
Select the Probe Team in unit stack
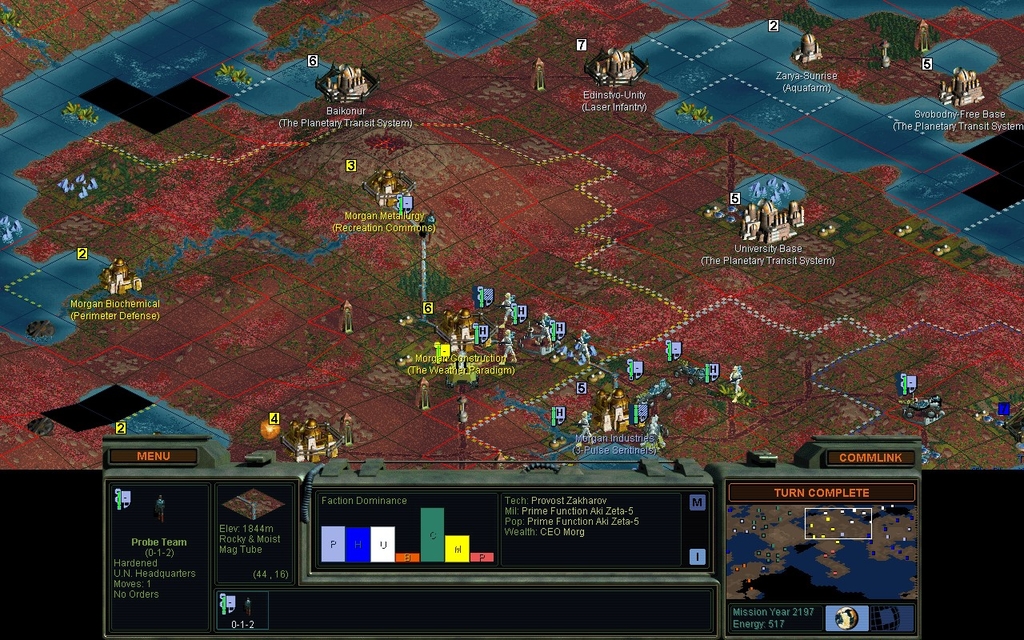[242, 608]
